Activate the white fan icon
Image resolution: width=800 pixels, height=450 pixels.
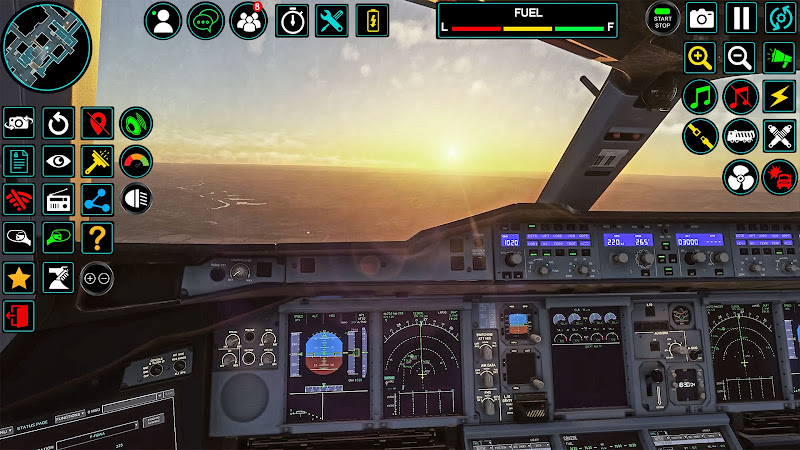click(740, 176)
